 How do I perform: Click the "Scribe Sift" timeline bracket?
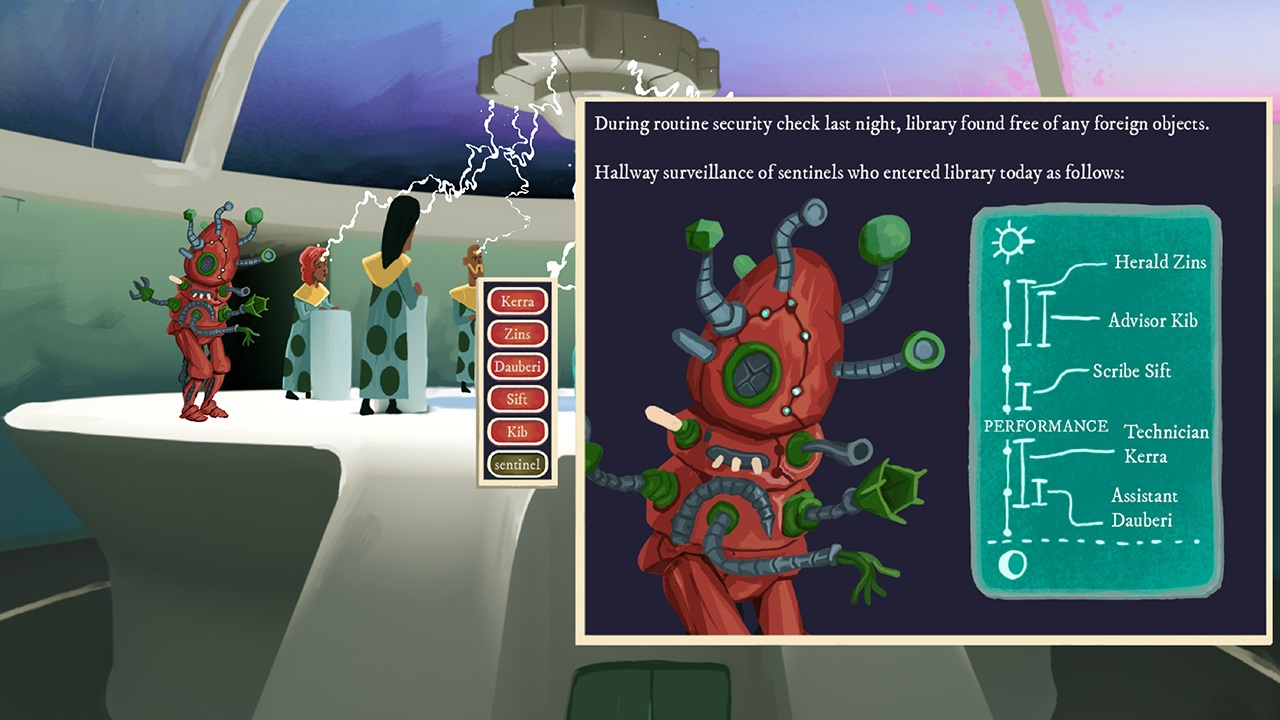click(x=1131, y=371)
